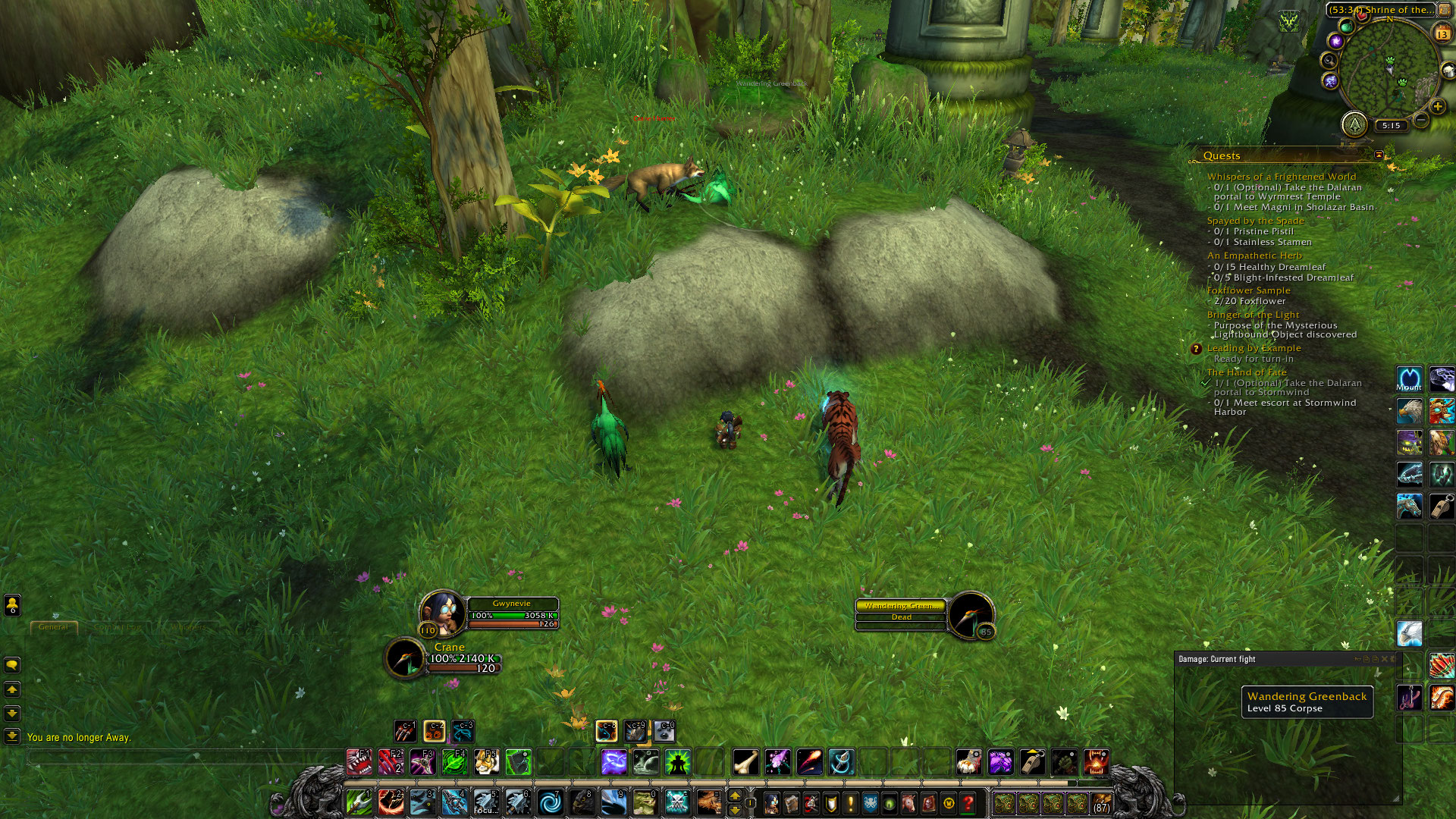The height and width of the screenshot is (819, 1456).
Task: Open the calendar showing day 13
Action: 1442,34
